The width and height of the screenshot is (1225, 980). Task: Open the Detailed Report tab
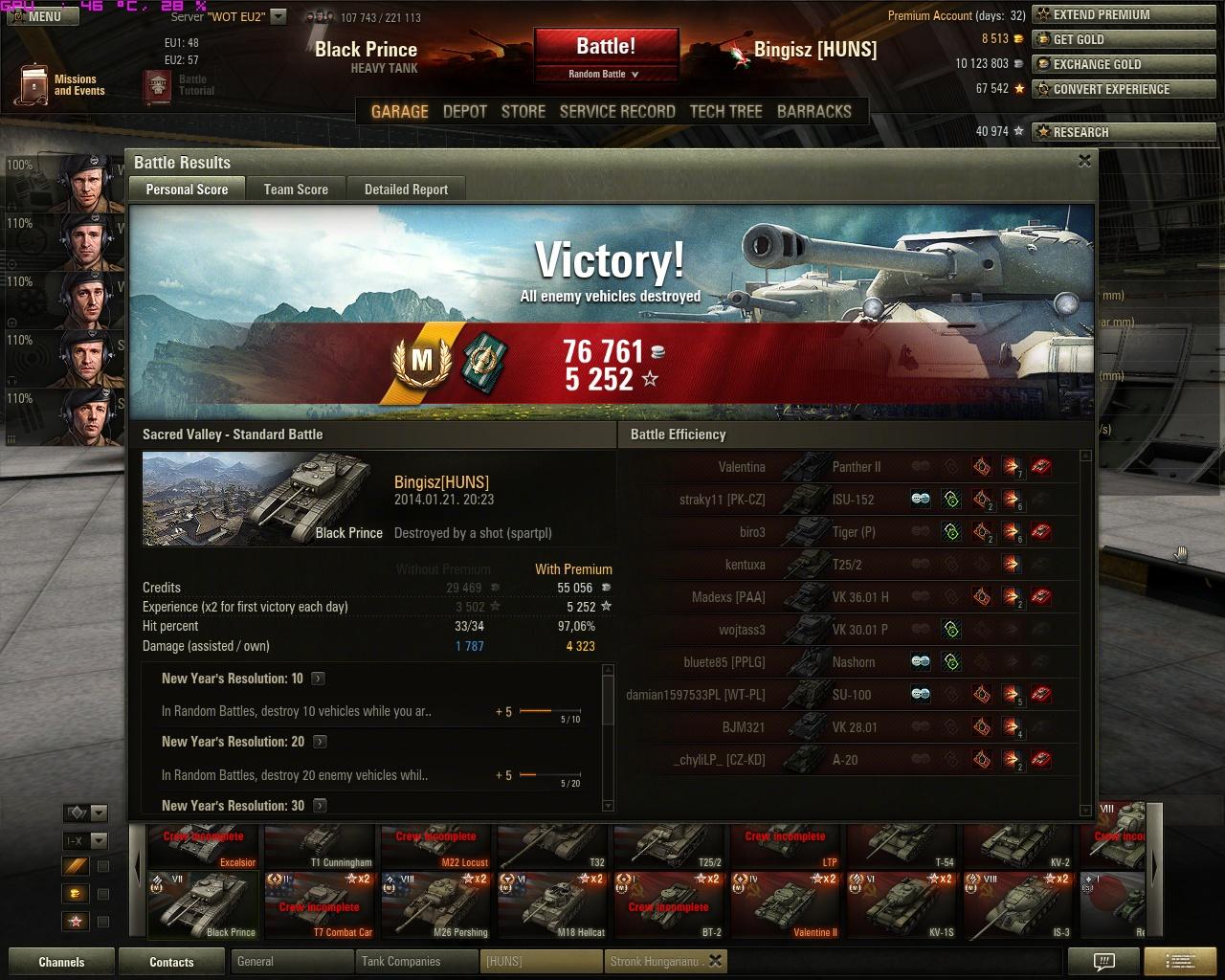click(x=406, y=189)
